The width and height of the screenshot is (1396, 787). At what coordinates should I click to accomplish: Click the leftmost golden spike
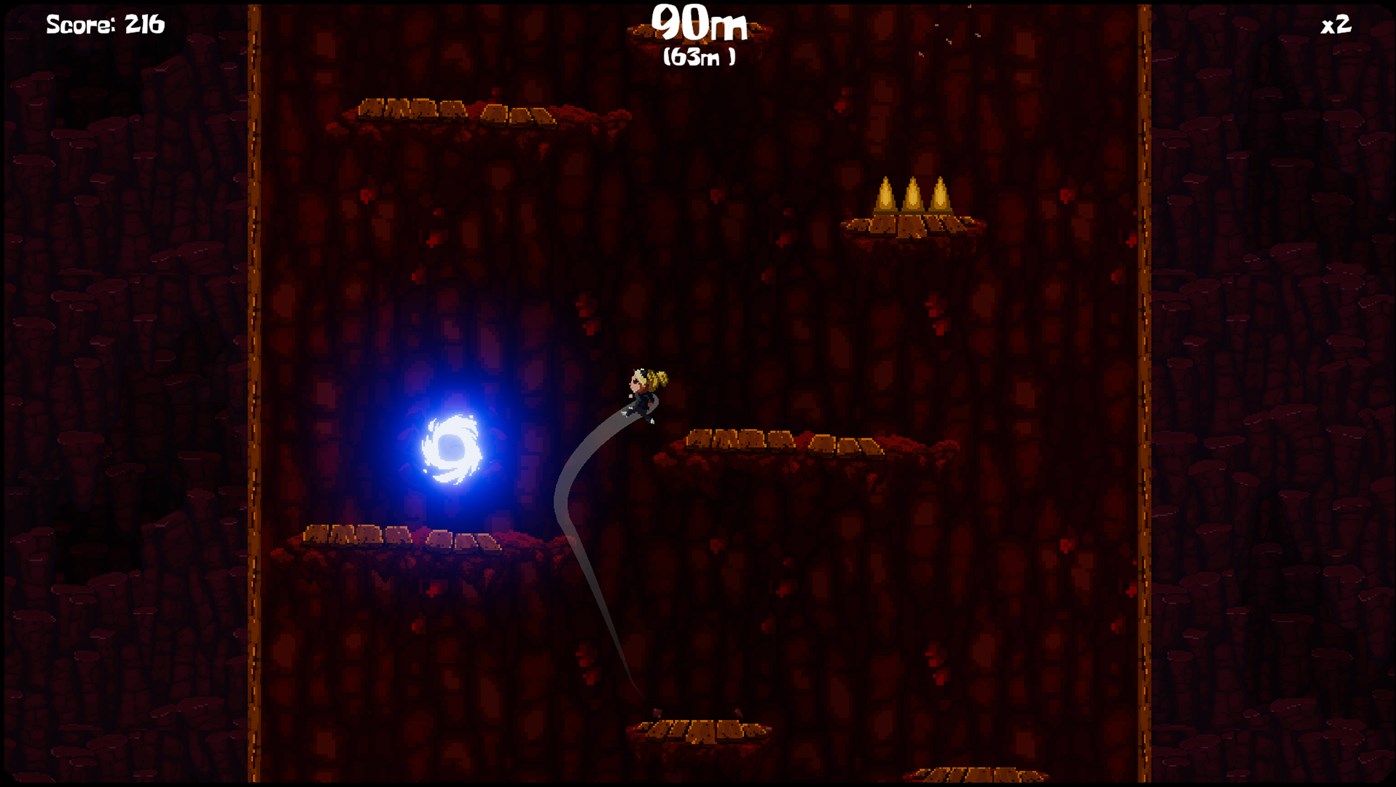885,195
